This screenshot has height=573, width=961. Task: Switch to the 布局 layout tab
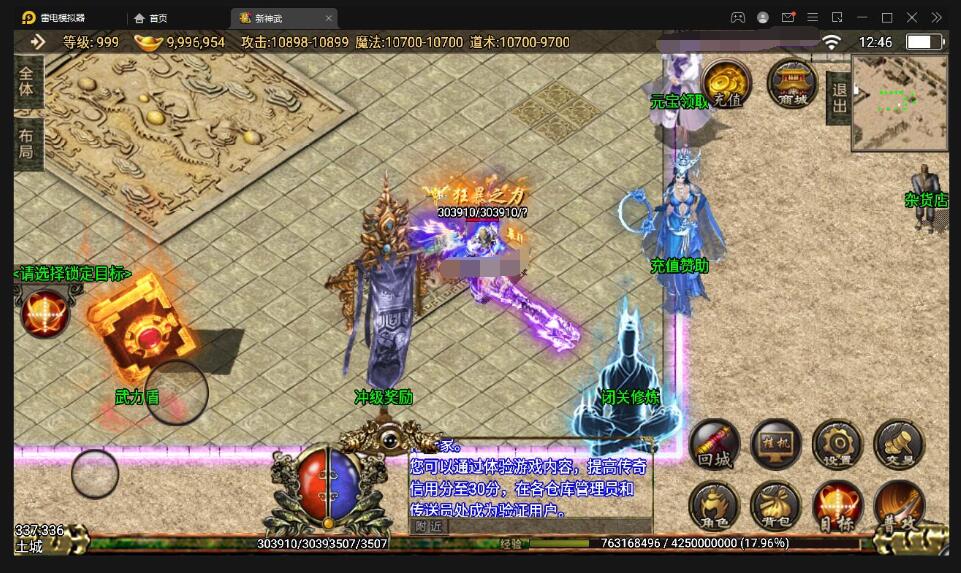point(26,143)
